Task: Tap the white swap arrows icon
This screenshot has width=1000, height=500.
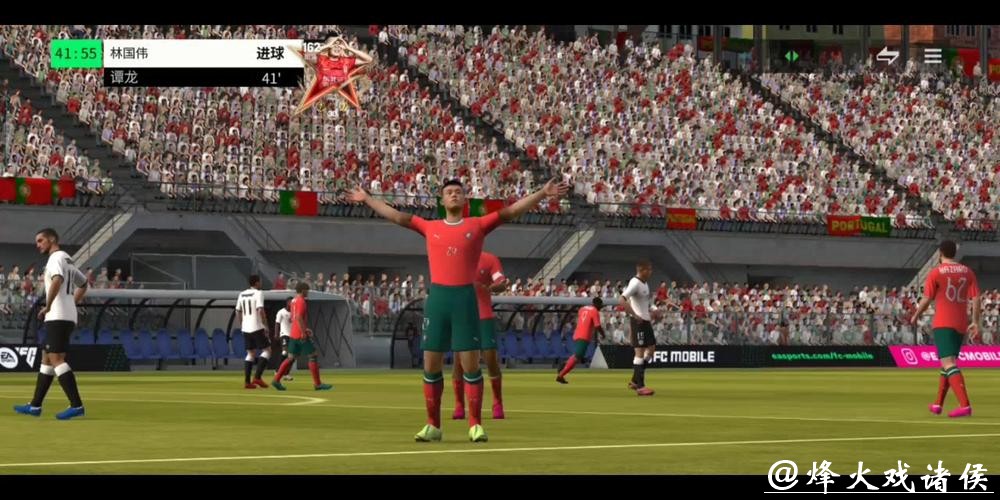Action: [887, 56]
